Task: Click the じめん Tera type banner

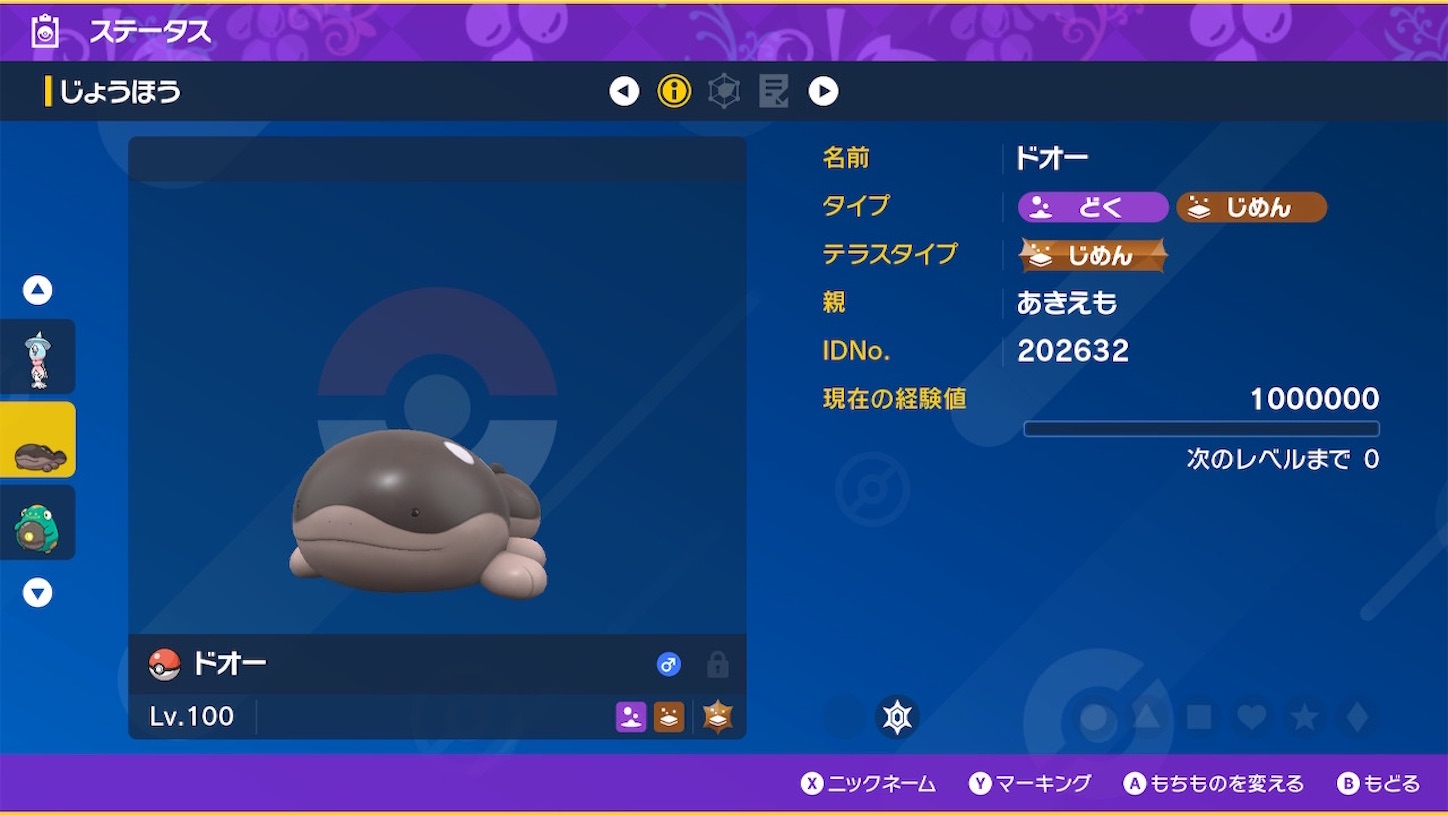Action: tap(1092, 255)
